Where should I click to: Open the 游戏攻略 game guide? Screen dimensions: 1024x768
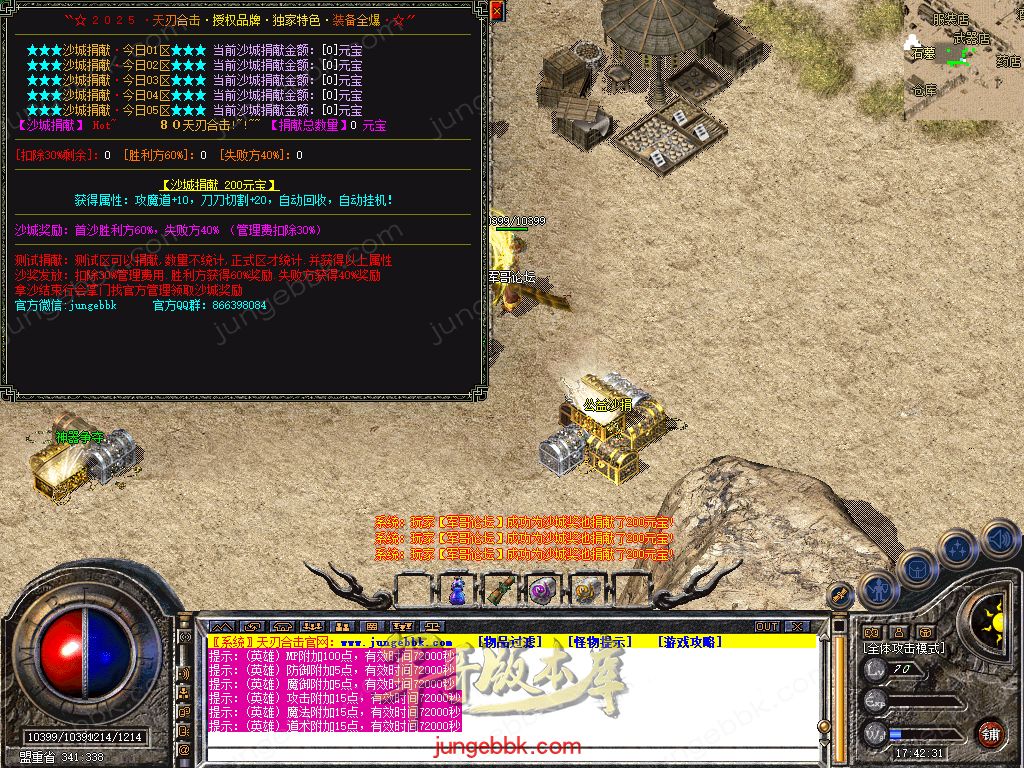(x=689, y=642)
